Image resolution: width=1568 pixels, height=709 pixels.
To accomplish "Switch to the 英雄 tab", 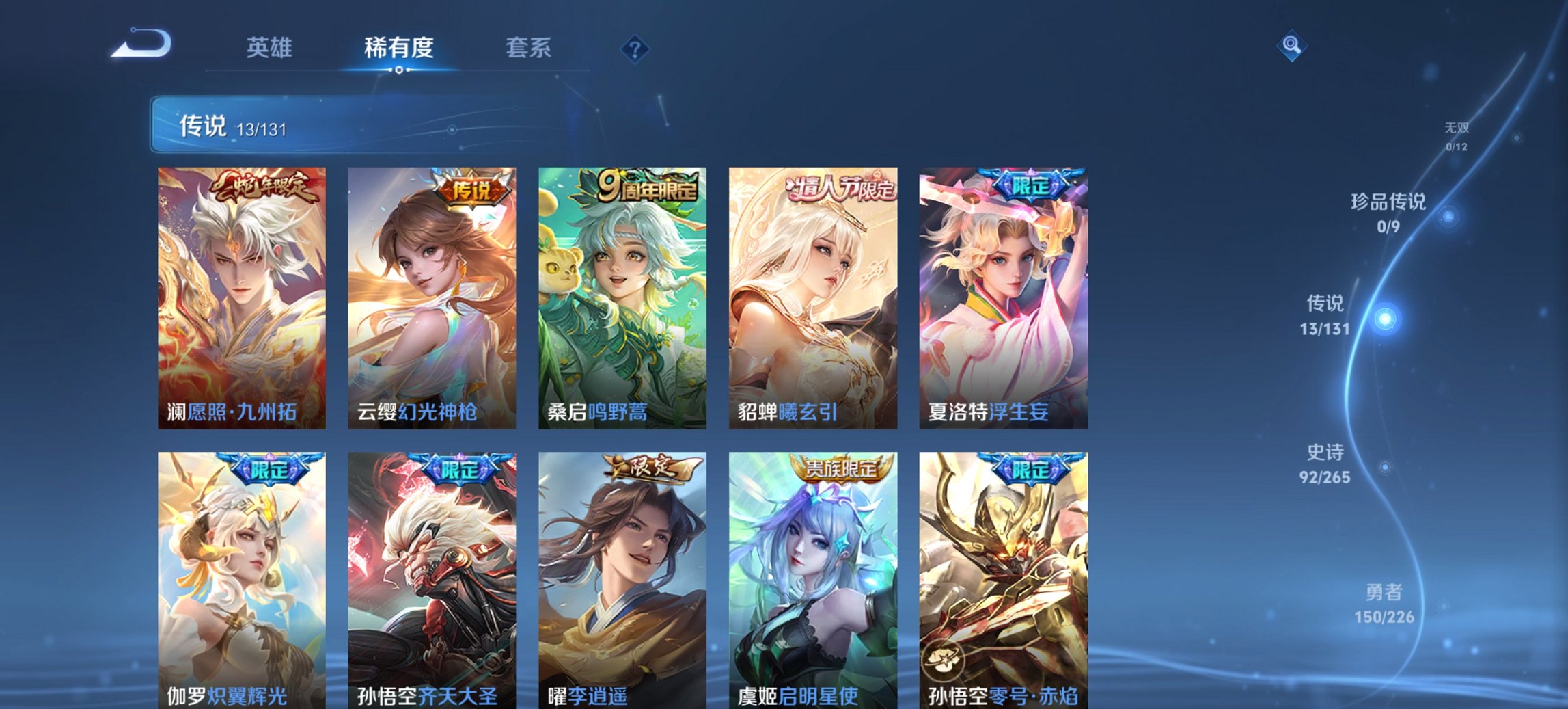I will 271,48.
